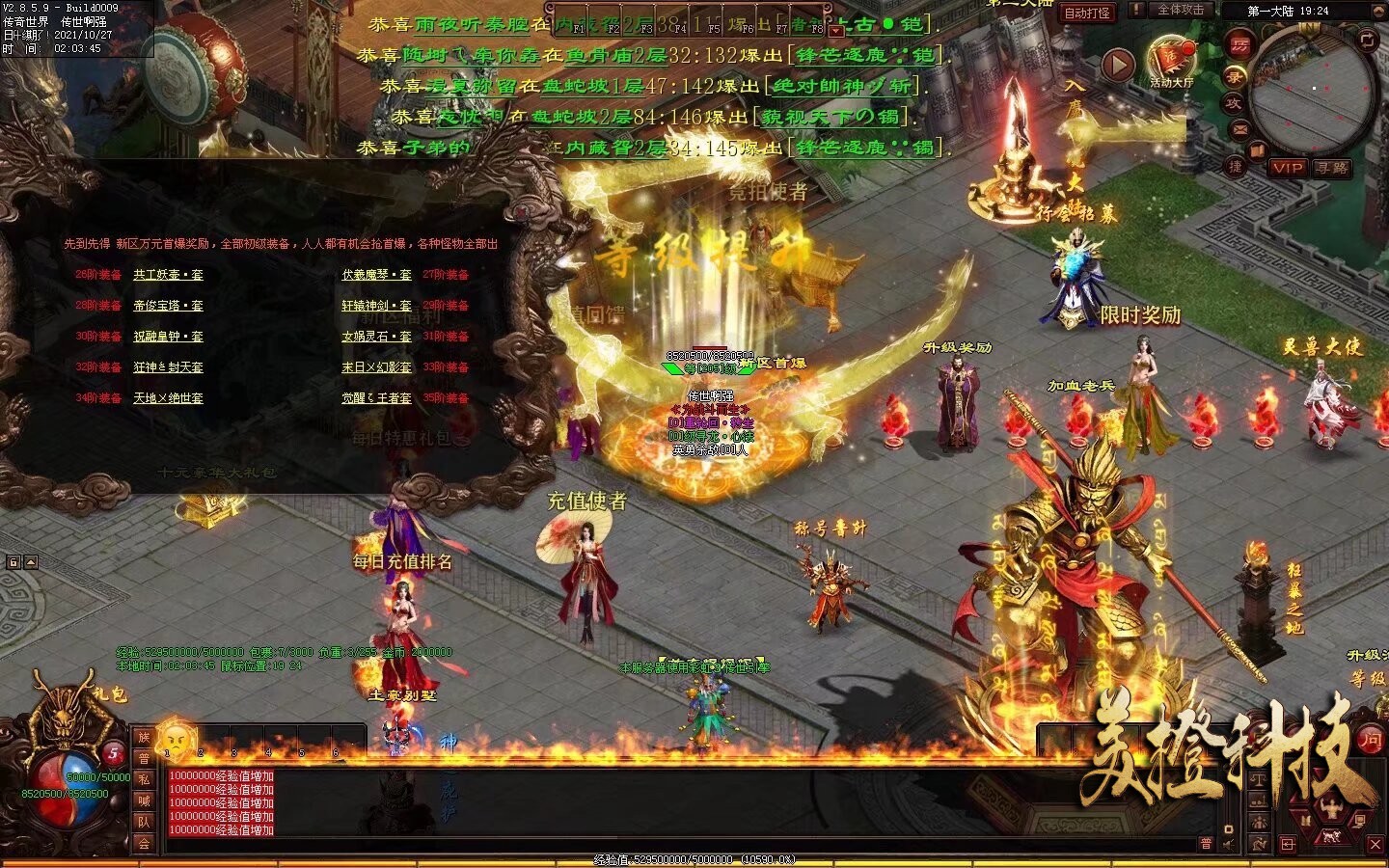This screenshot has height=868, width=1389.
Task: Toggle the 自动打怪 auto-fight button
Action: point(1087,13)
